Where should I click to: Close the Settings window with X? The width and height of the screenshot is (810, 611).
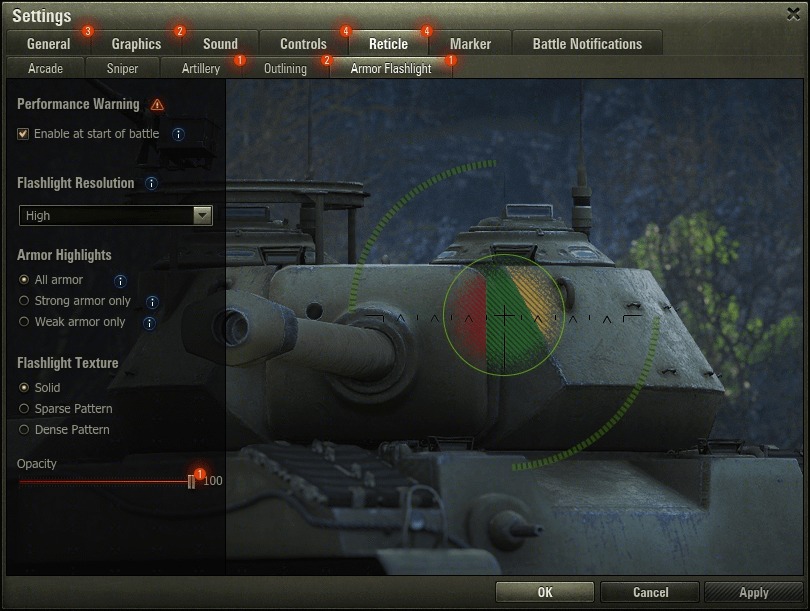pyautogui.click(x=794, y=13)
